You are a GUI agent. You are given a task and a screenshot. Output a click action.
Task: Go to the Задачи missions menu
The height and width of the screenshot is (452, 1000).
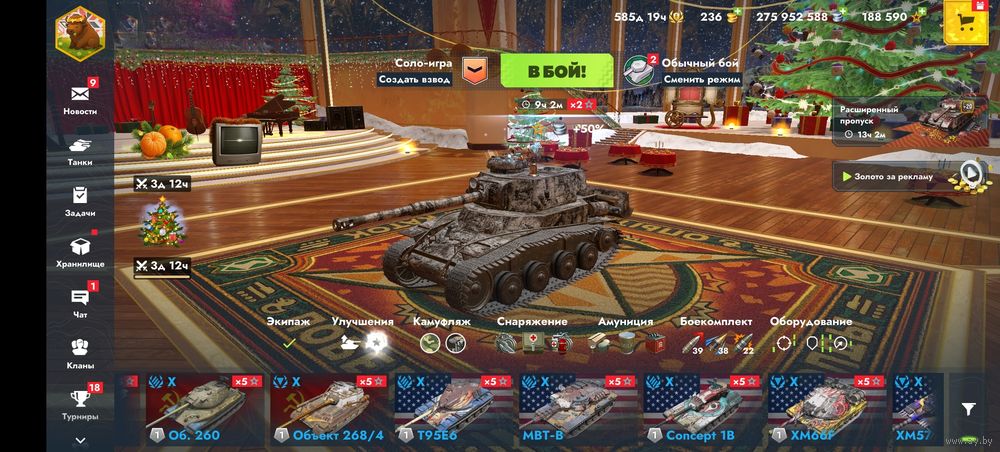pos(80,201)
